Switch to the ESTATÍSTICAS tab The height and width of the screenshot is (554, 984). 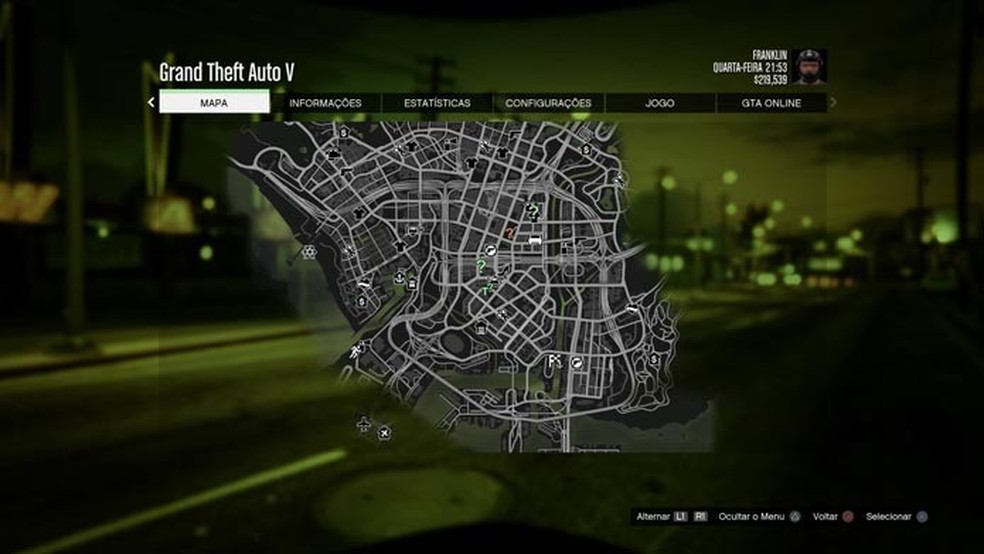coord(437,102)
